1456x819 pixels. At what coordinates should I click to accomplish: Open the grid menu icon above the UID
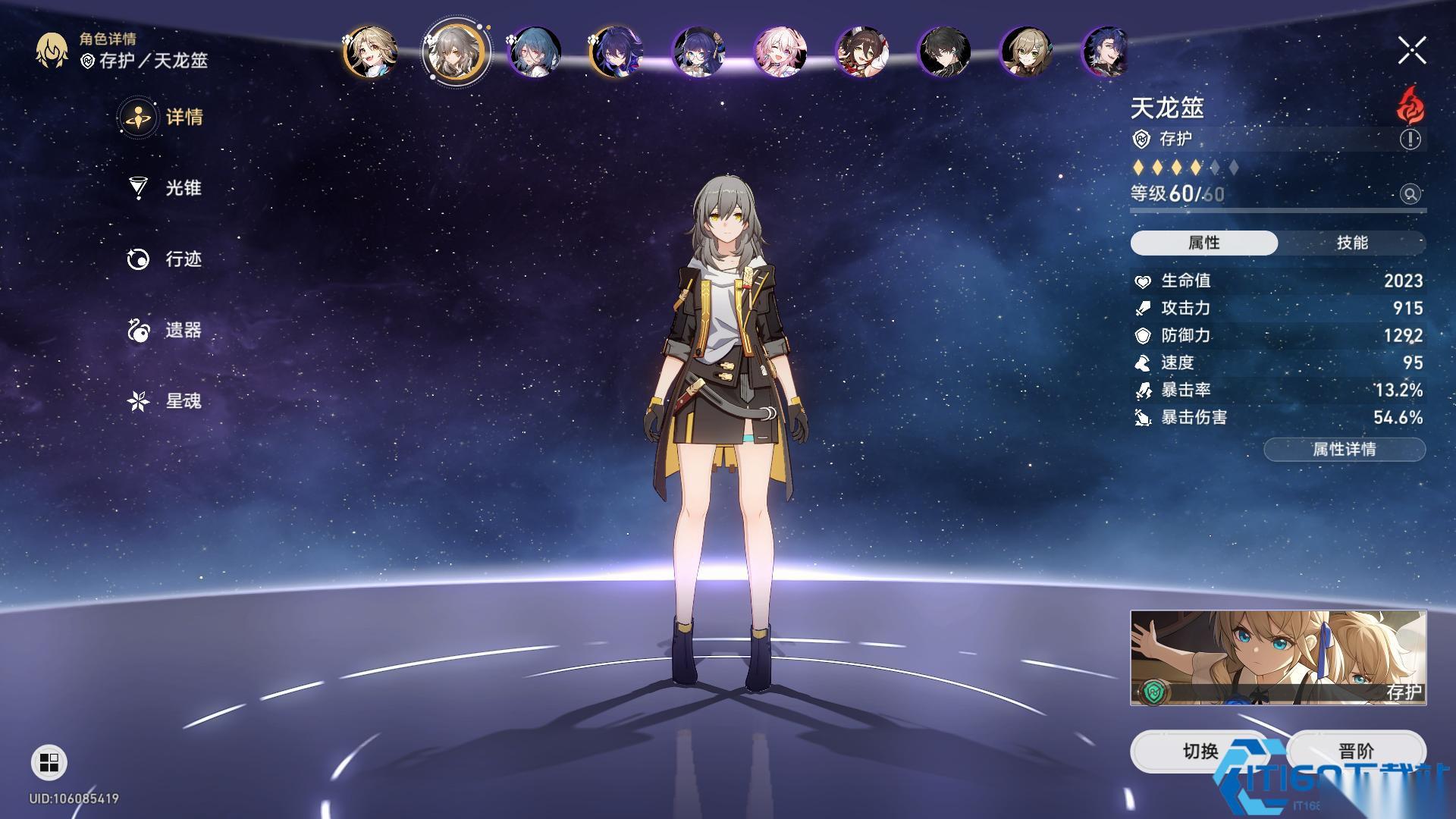tap(49, 762)
